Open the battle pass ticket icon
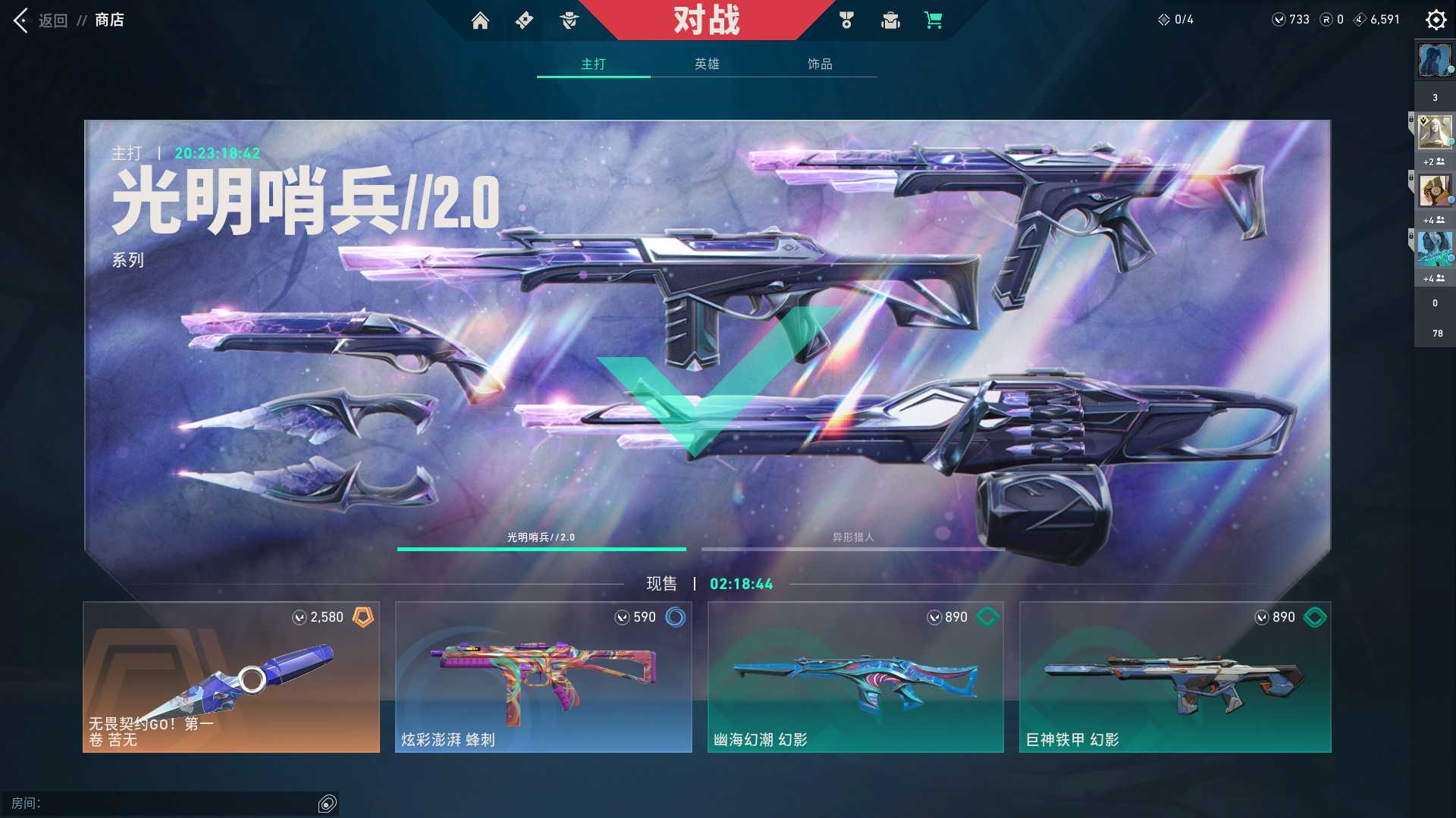The image size is (1456, 818). pyautogui.click(x=523, y=20)
